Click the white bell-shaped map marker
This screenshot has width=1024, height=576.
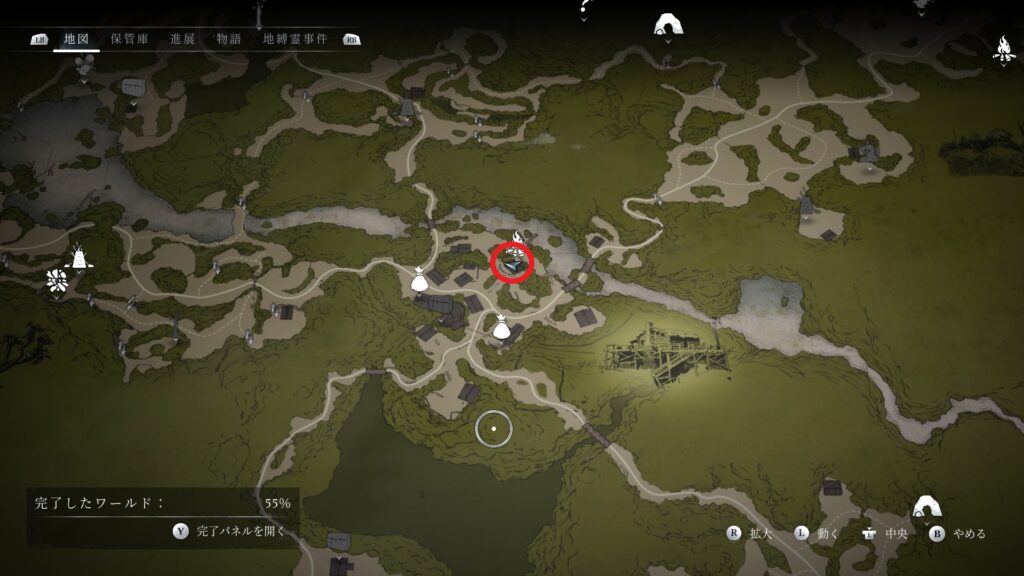78,258
